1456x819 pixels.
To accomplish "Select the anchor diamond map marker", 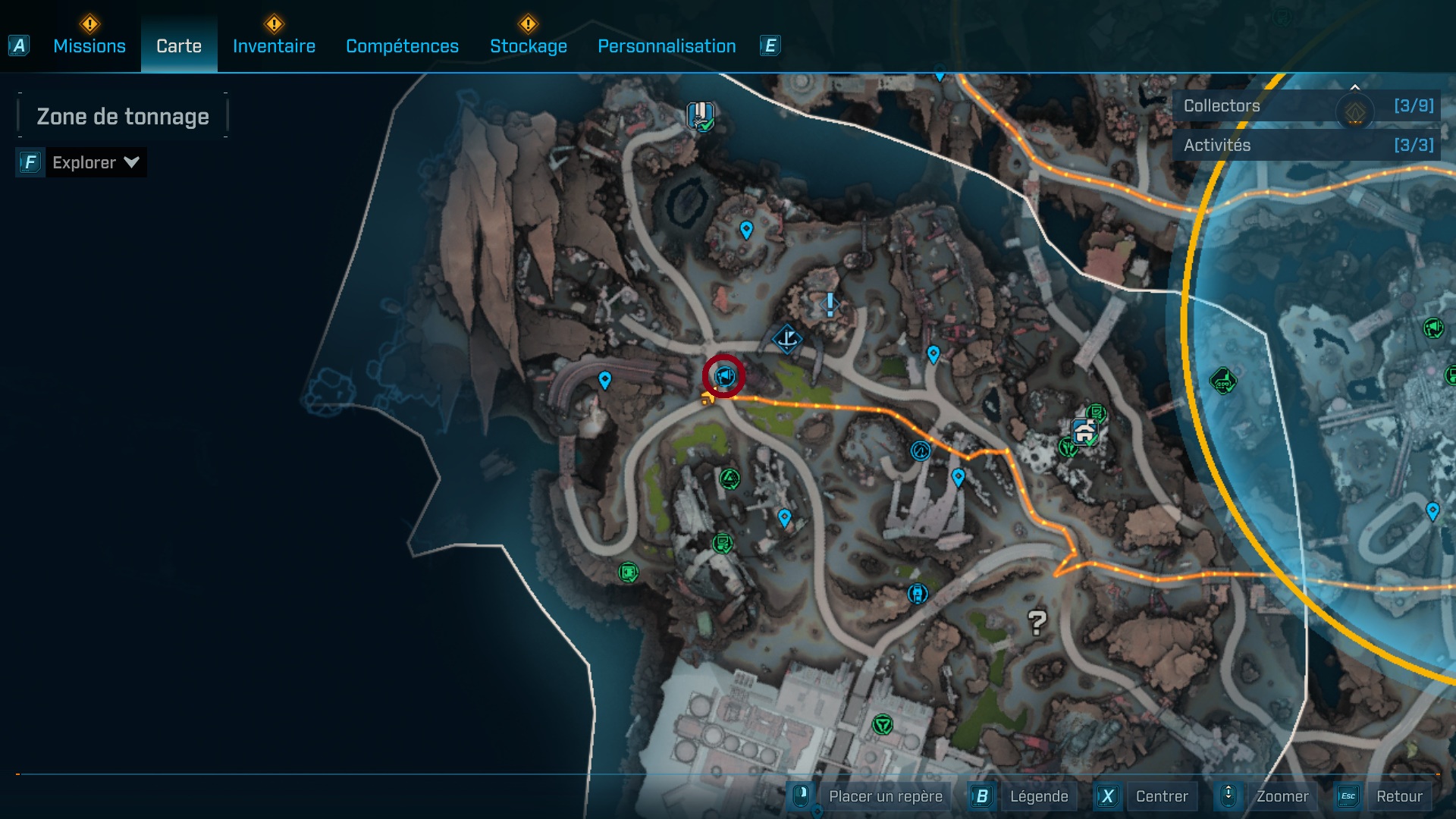I will pyautogui.click(x=787, y=338).
